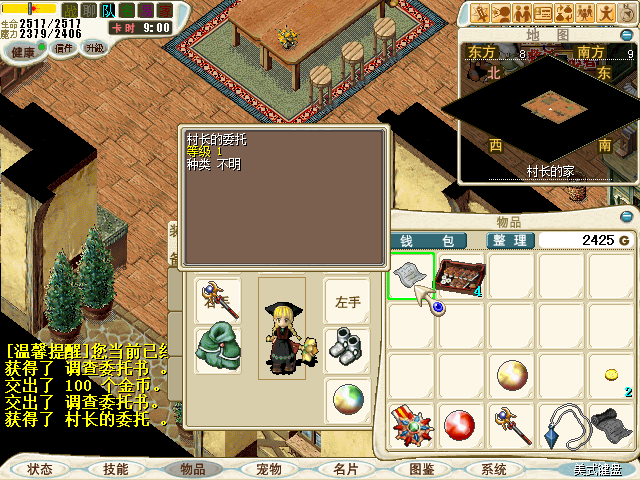Open the 信件 mail button
The width and height of the screenshot is (640, 480).
(x=64, y=47)
